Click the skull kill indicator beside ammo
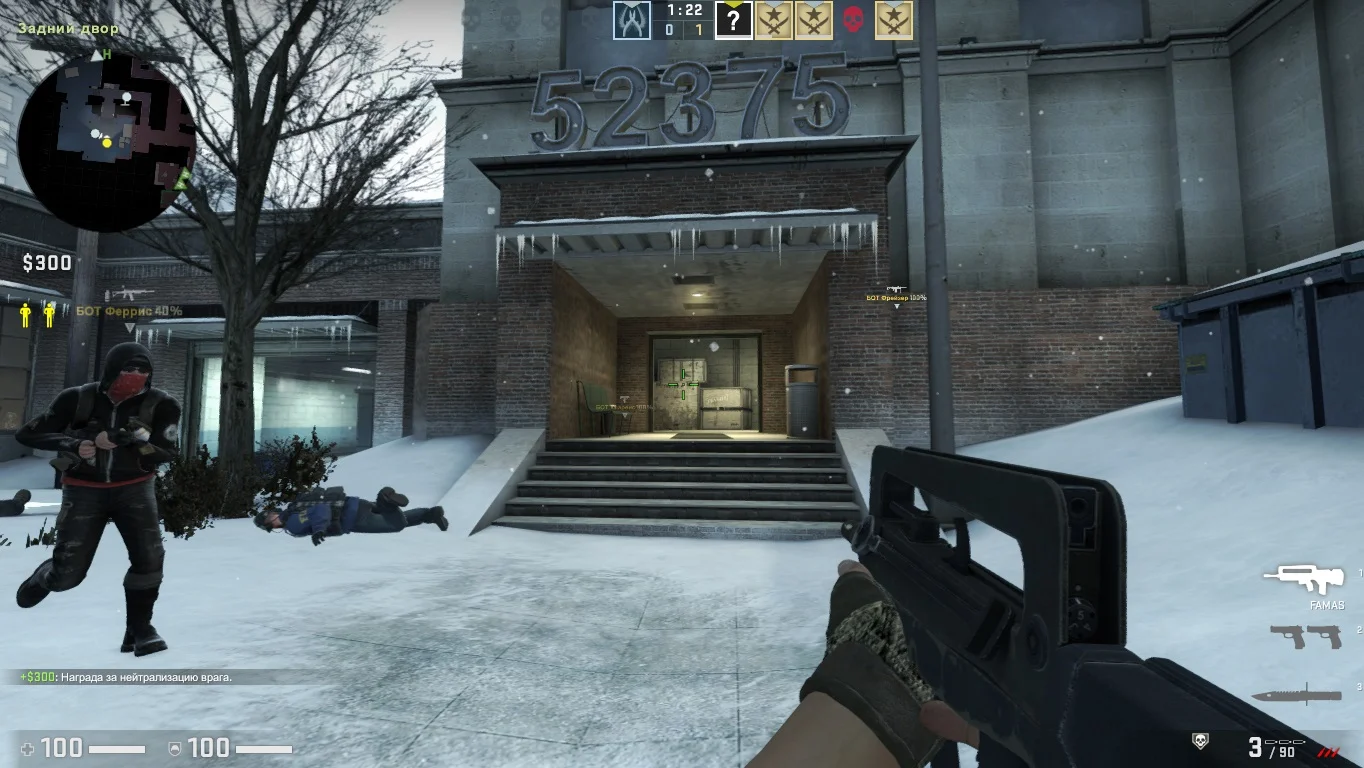 pyautogui.click(x=1201, y=741)
